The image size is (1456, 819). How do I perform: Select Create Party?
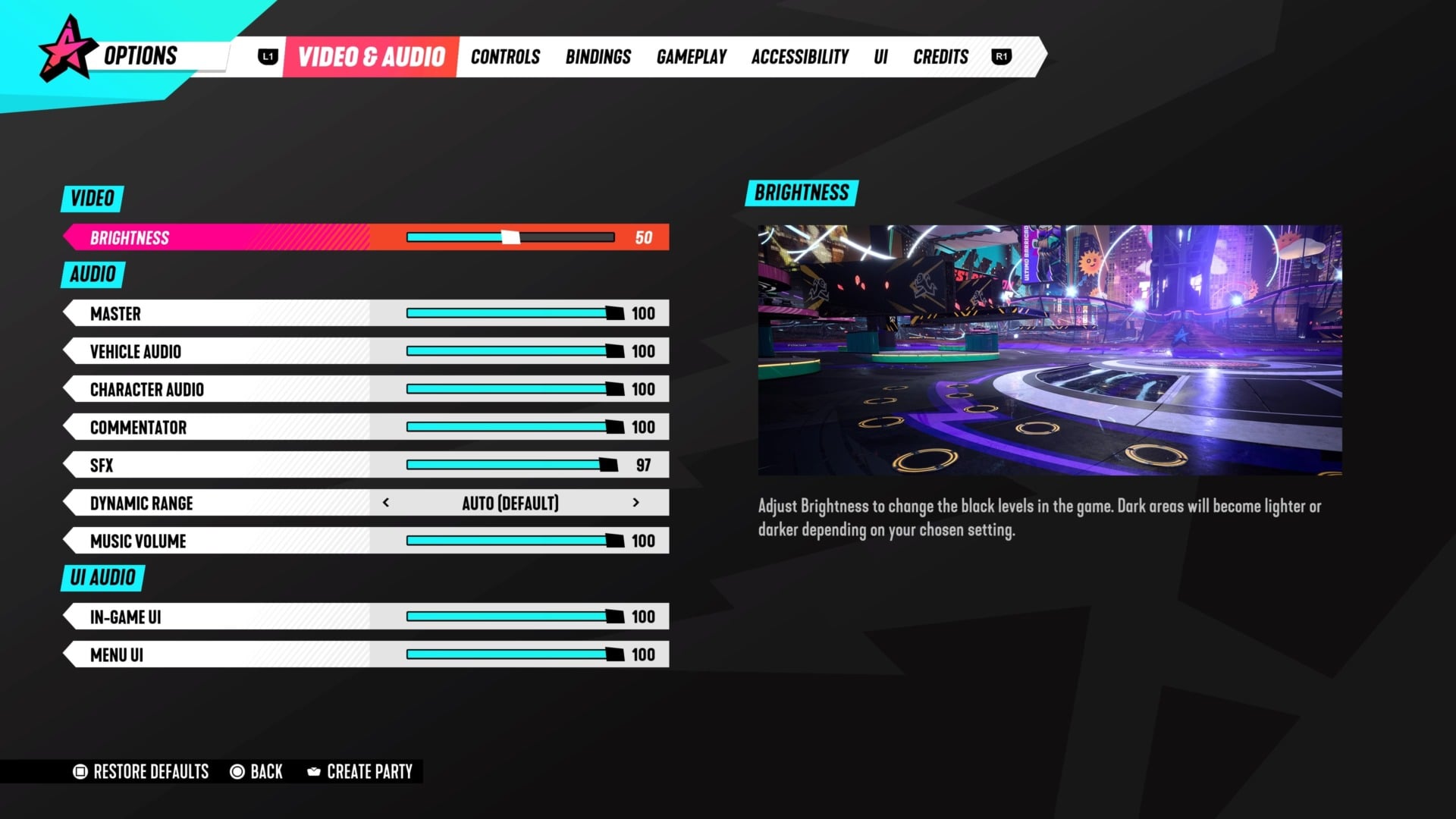(369, 771)
